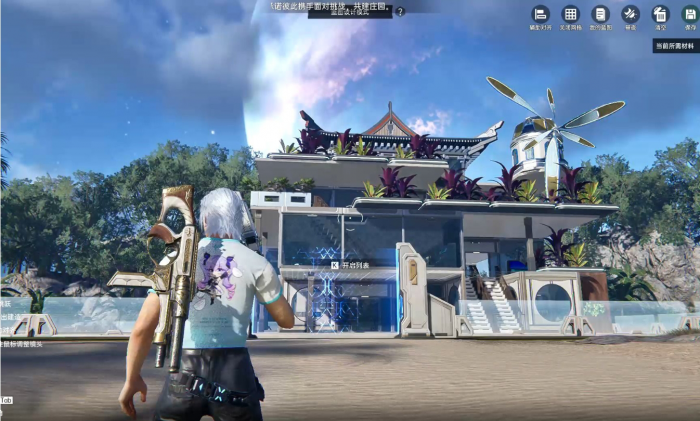Save the design with the floppy disk icon
The height and width of the screenshot is (421, 700).
tap(690, 15)
